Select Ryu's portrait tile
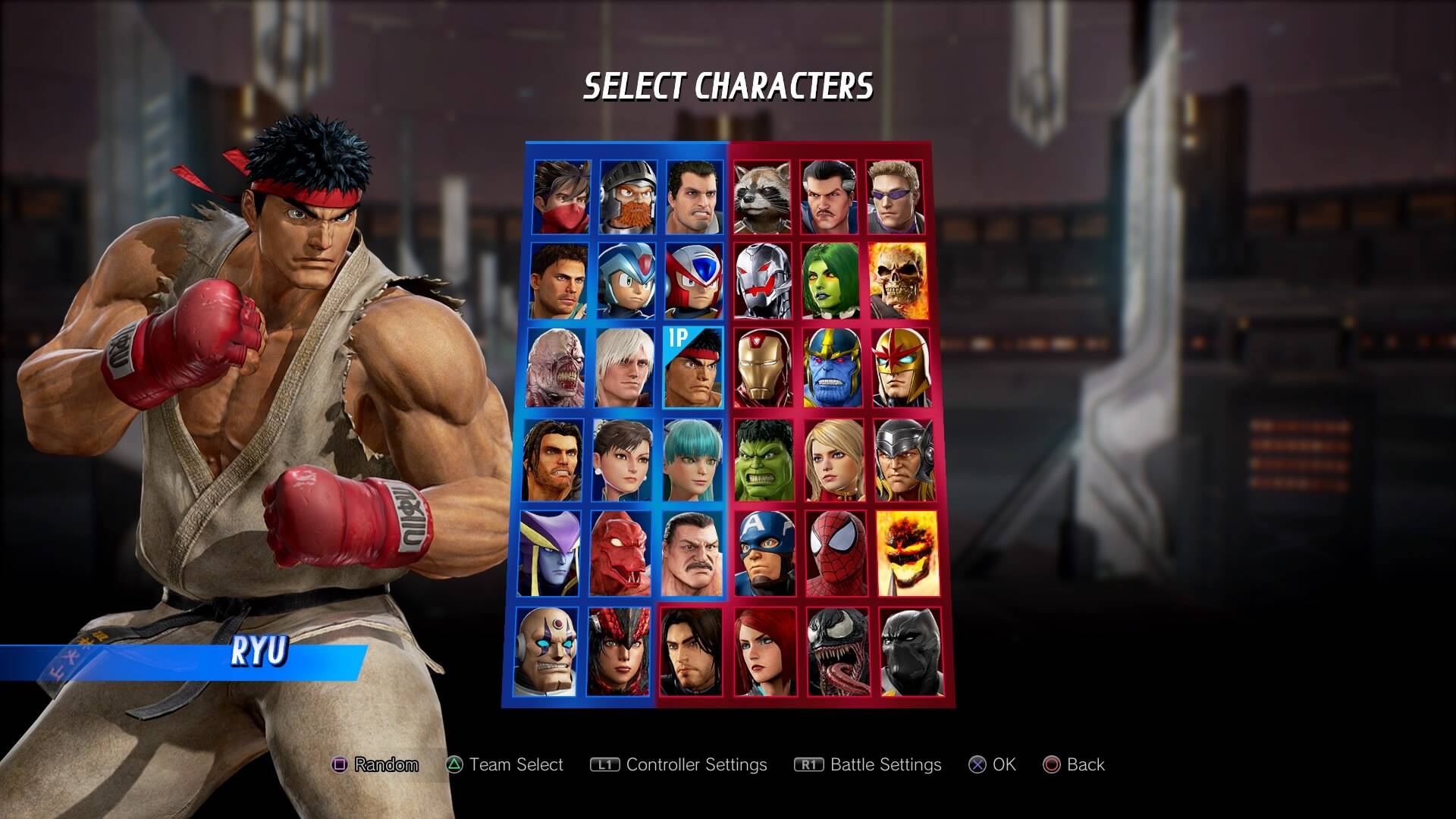 (692, 369)
